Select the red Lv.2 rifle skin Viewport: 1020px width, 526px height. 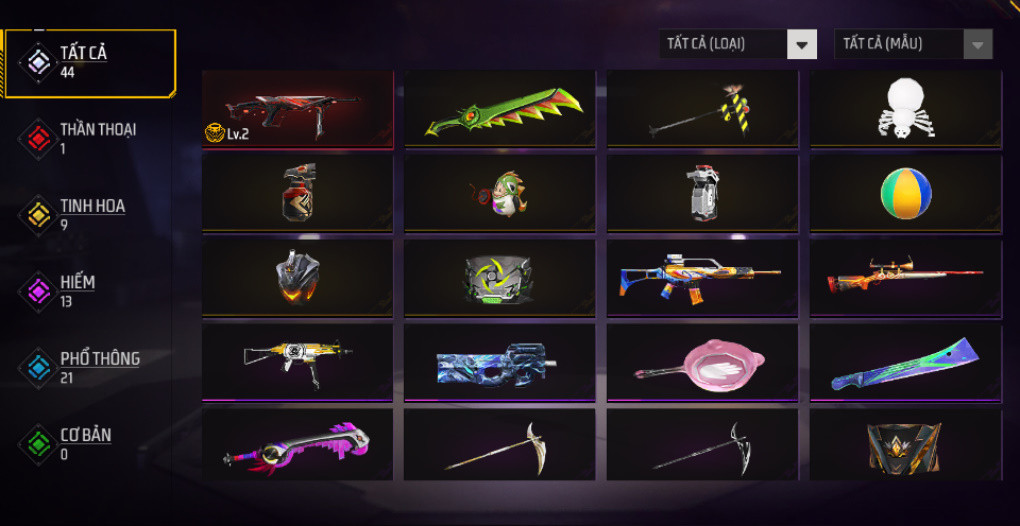coord(297,109)
